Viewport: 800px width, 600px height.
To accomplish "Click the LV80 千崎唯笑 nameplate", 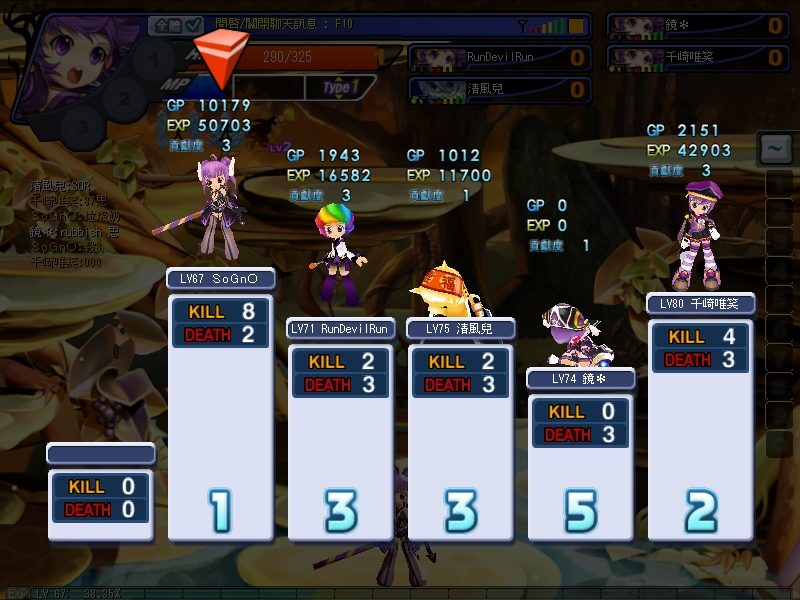I will tap(700, 303).
